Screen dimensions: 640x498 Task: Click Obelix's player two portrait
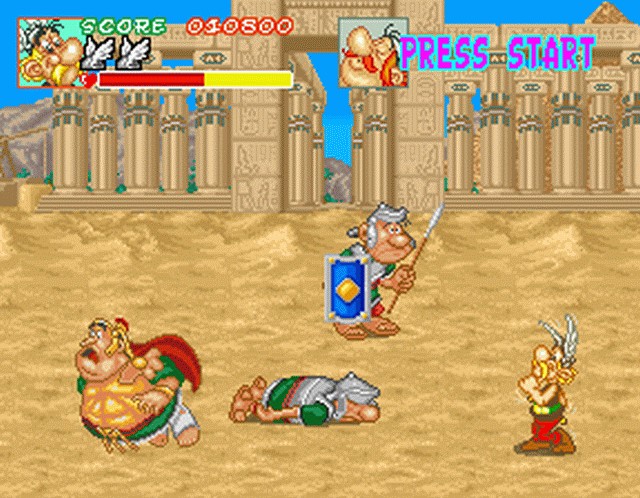[x=370, y=52]
